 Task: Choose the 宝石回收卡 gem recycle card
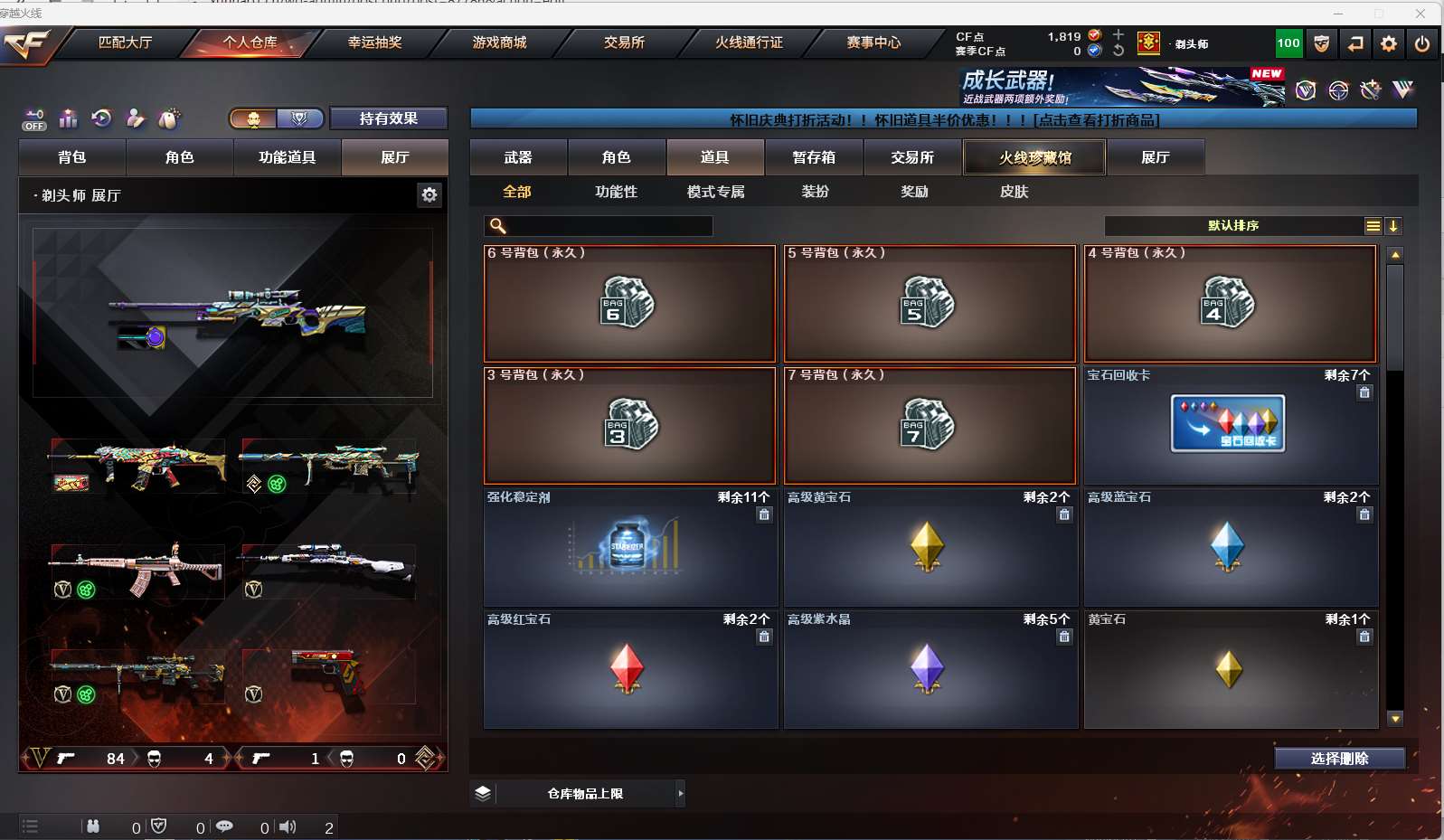coord(1230,425)
